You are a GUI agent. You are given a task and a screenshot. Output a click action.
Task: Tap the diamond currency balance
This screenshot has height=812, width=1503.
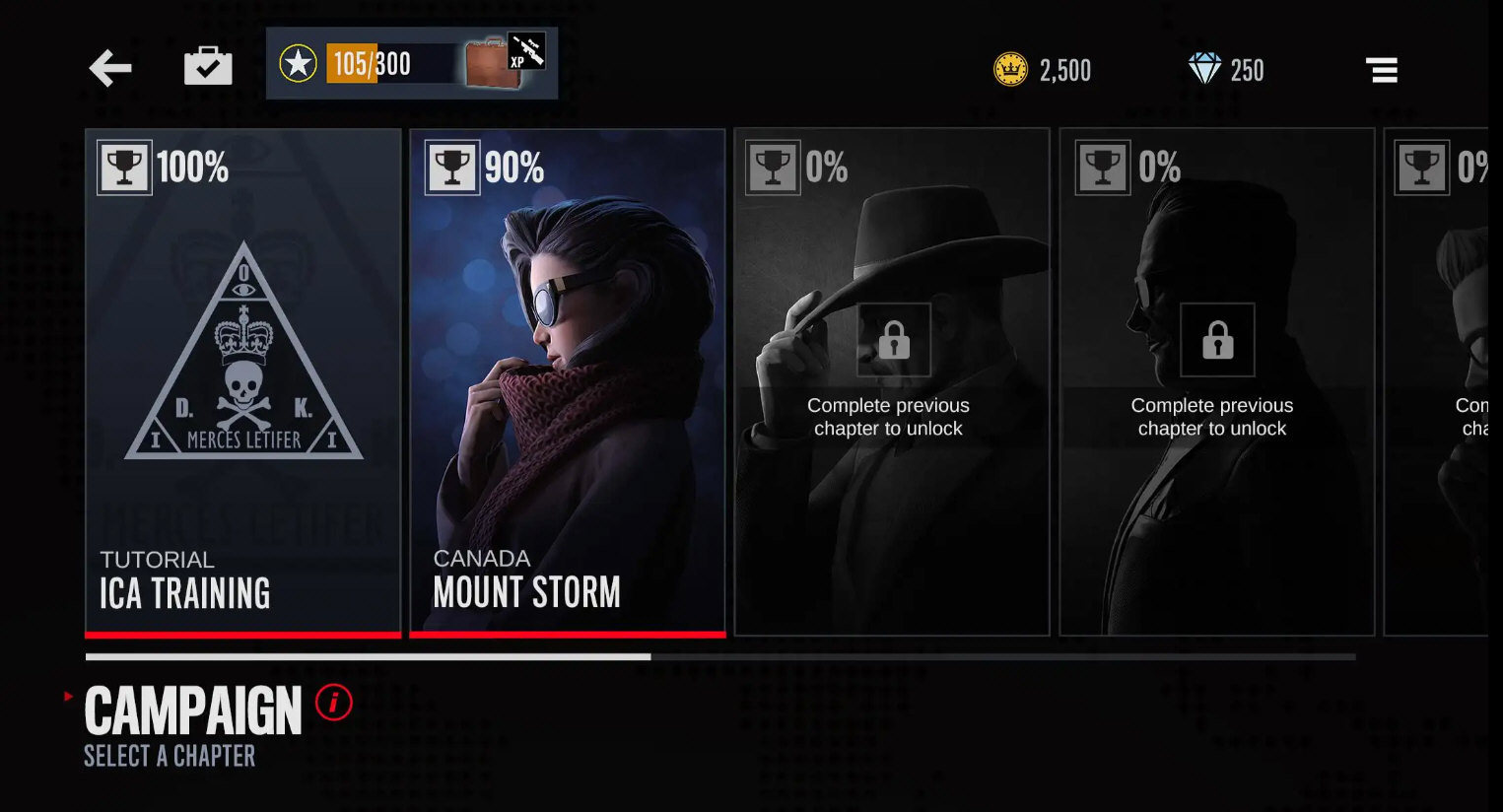(1225, 70)
